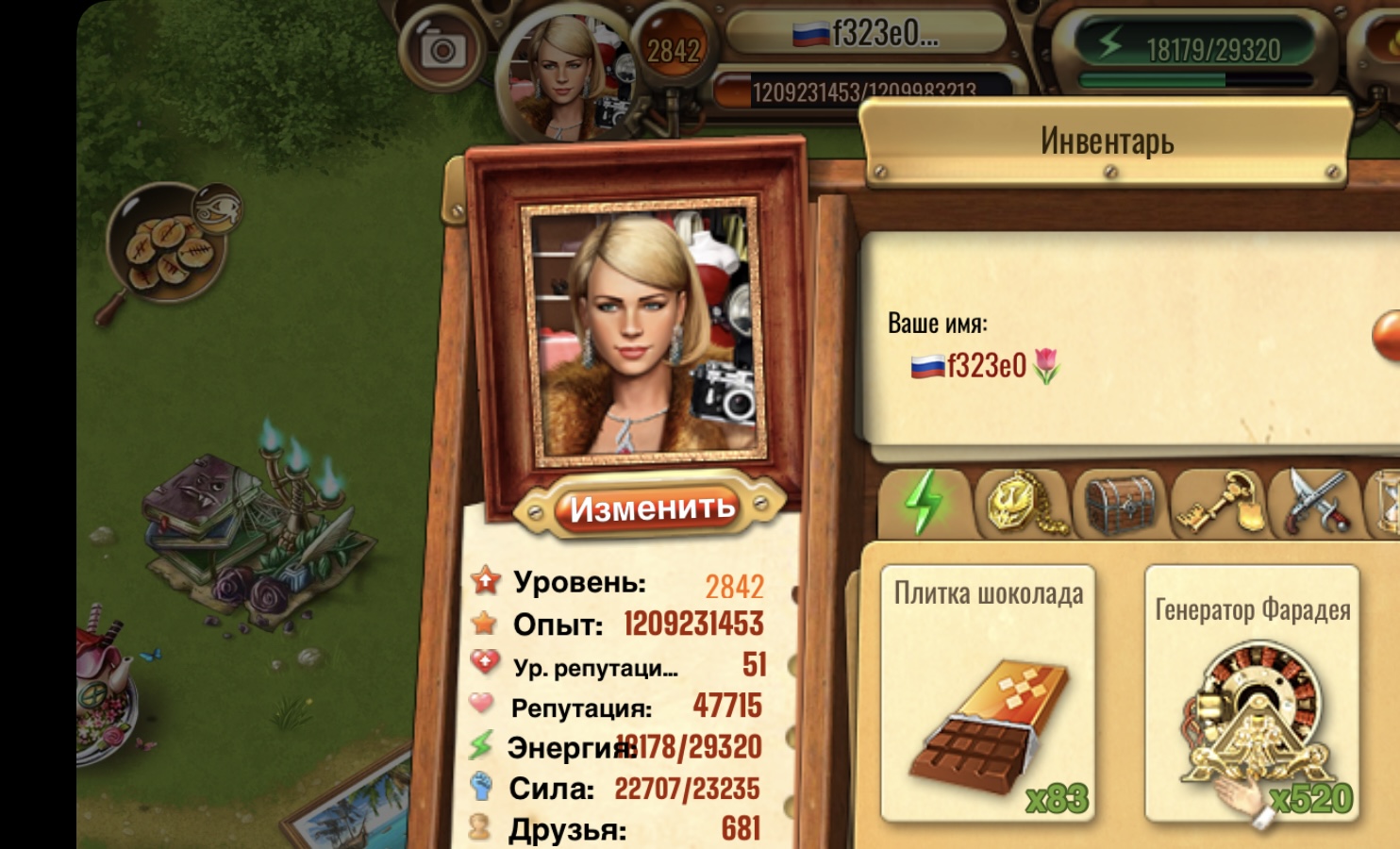This screenshot has width=1400, height=849.
Task: Switch to the treasure chest tab
Action: [1120, 504]
